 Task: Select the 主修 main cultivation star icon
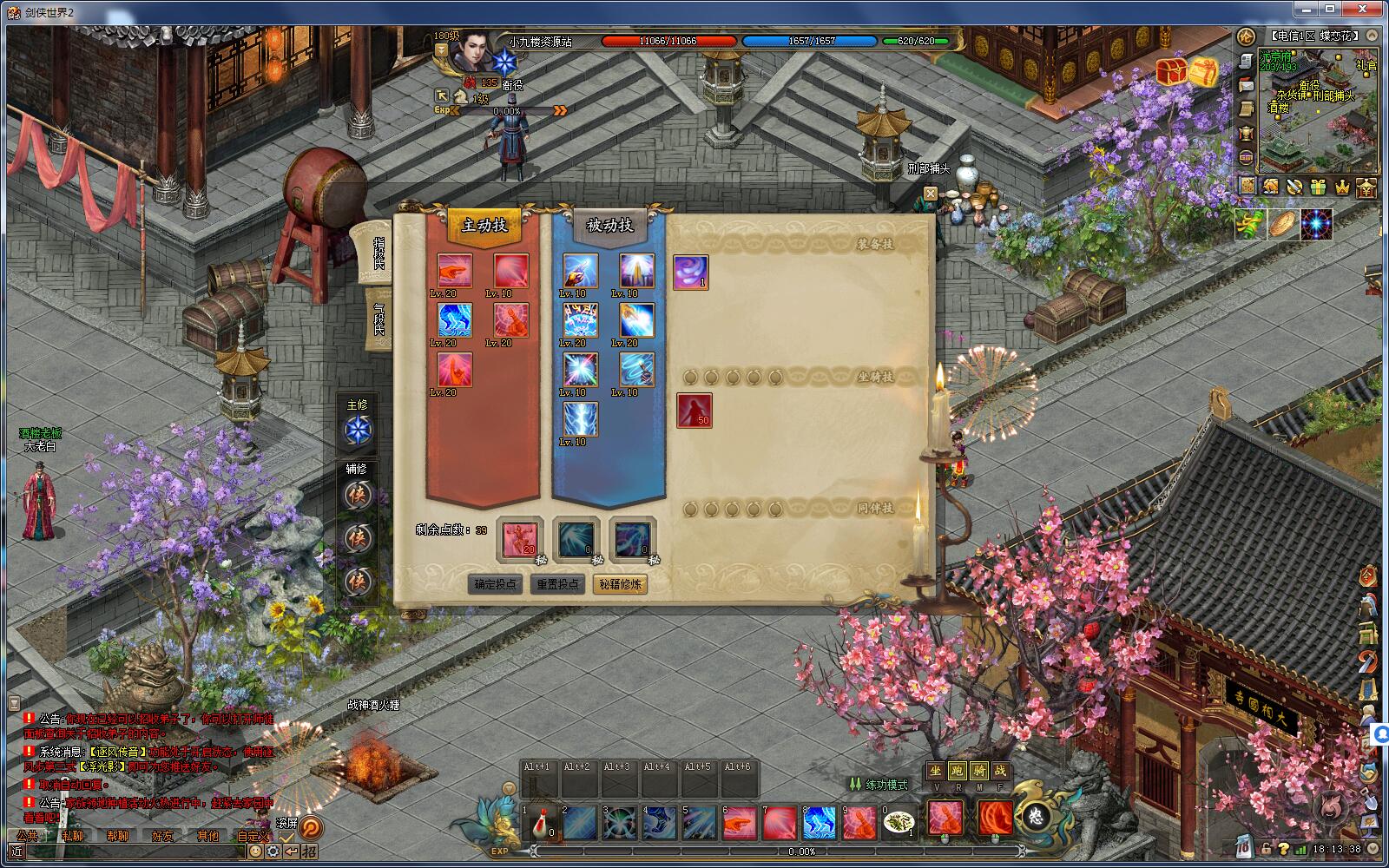(357, 429)
